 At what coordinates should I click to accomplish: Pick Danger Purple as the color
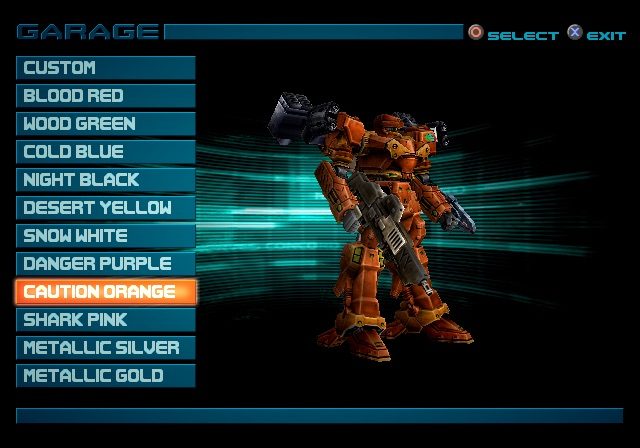(x=105, y=264)
